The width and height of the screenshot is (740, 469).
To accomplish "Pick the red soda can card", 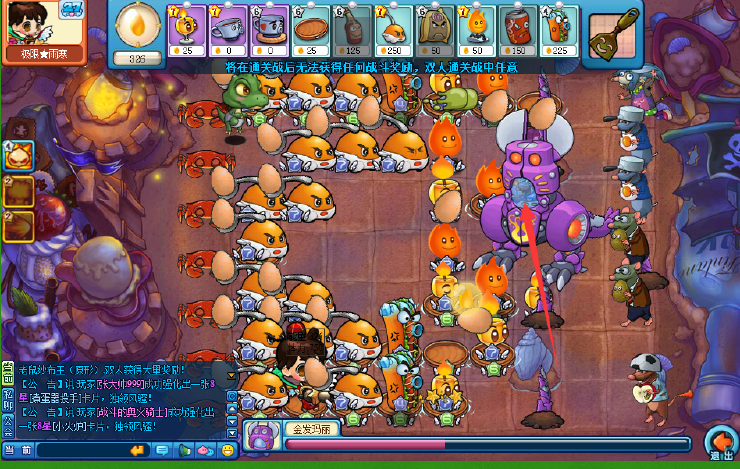I will pos(518,28).
